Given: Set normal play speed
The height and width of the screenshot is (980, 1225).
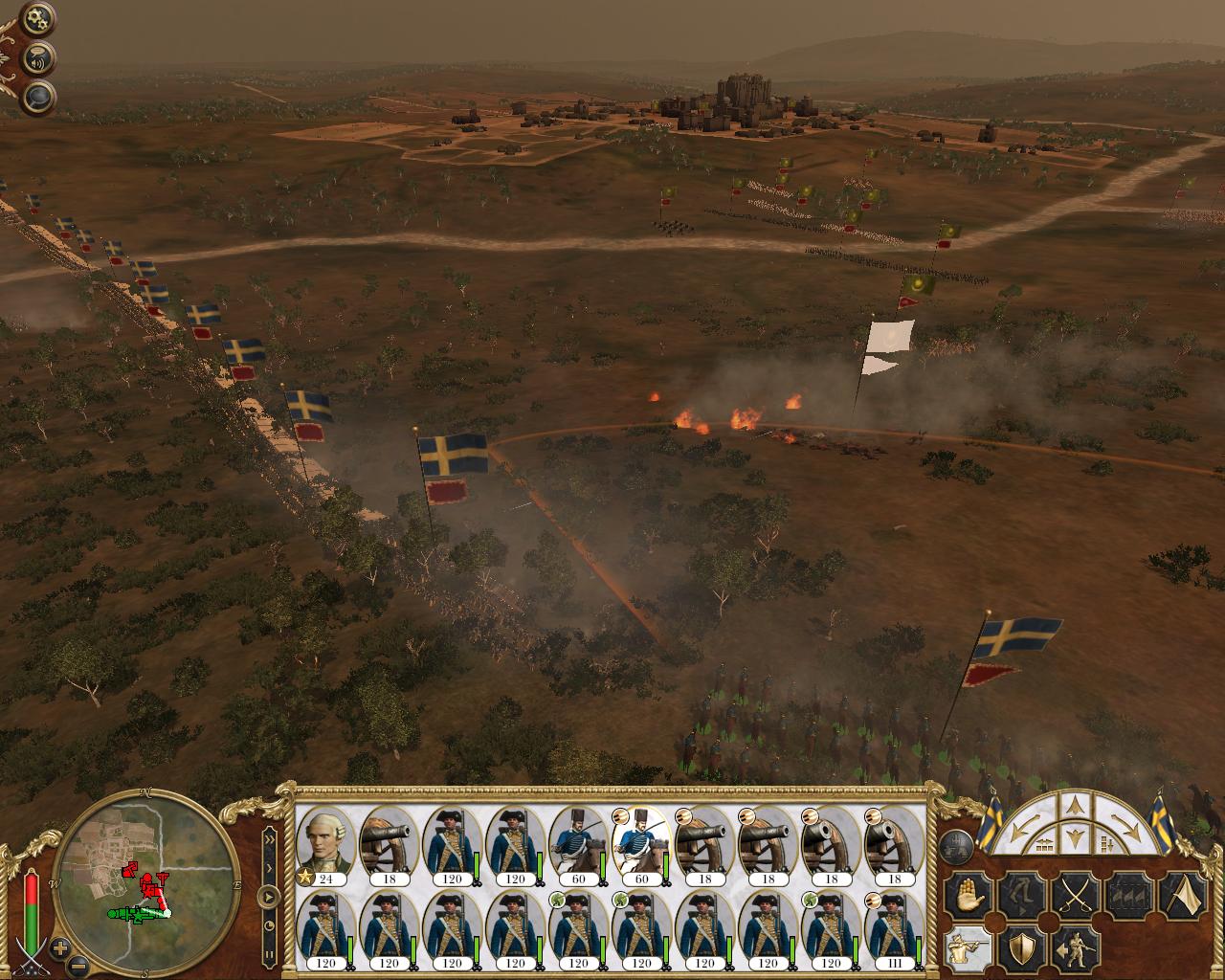Looking at the screenshot, I should coord(269,898).
